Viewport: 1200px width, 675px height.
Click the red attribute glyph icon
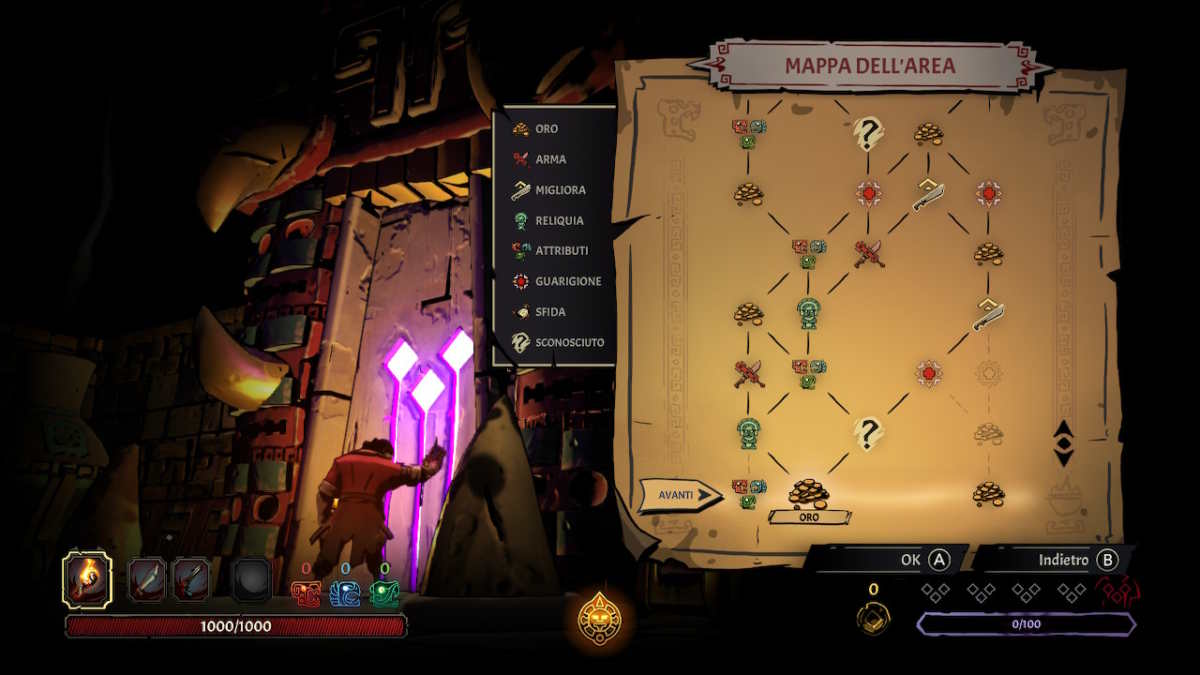click(306, 594)
